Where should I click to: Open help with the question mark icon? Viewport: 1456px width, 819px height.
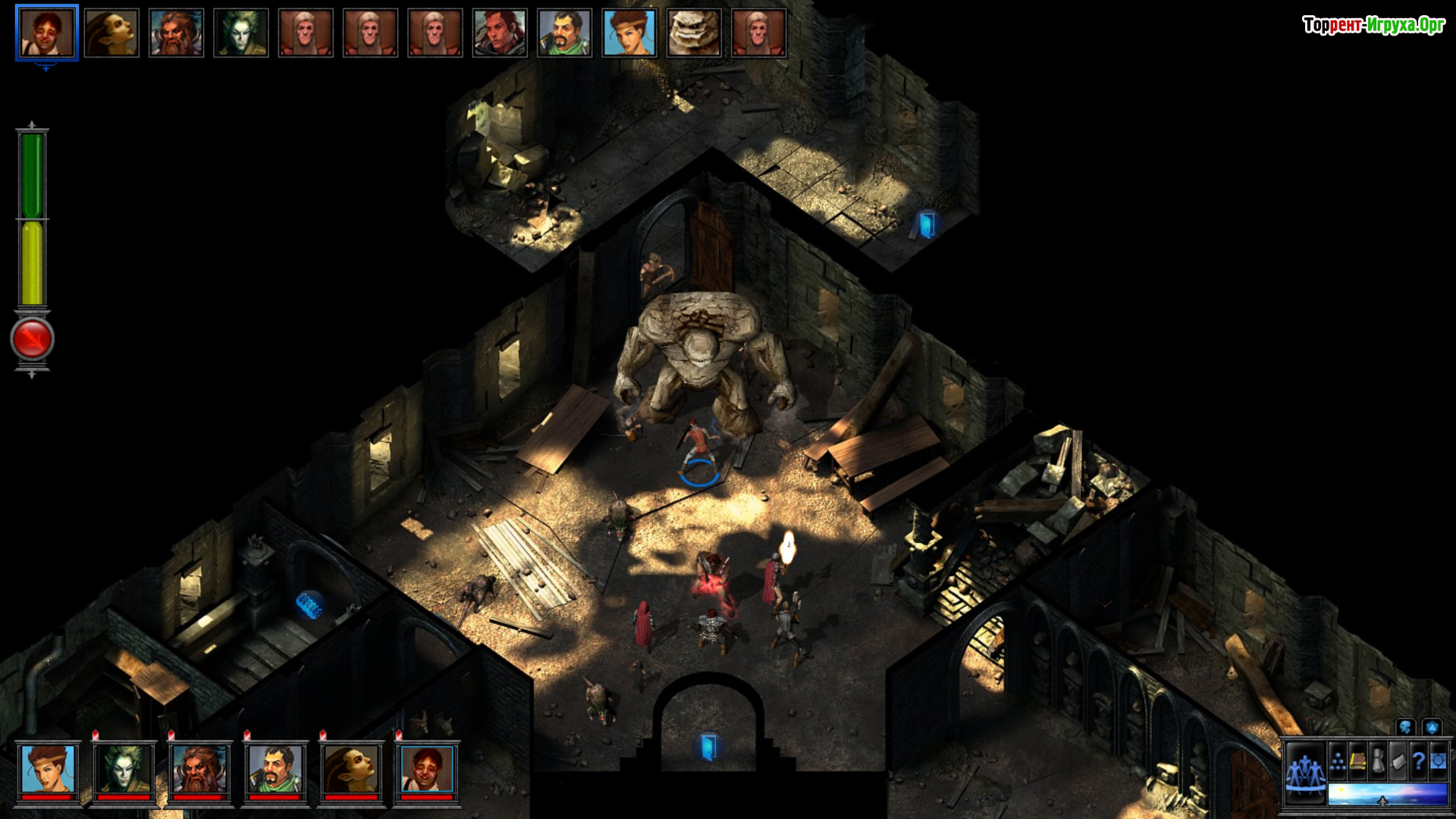[1418, 761]
